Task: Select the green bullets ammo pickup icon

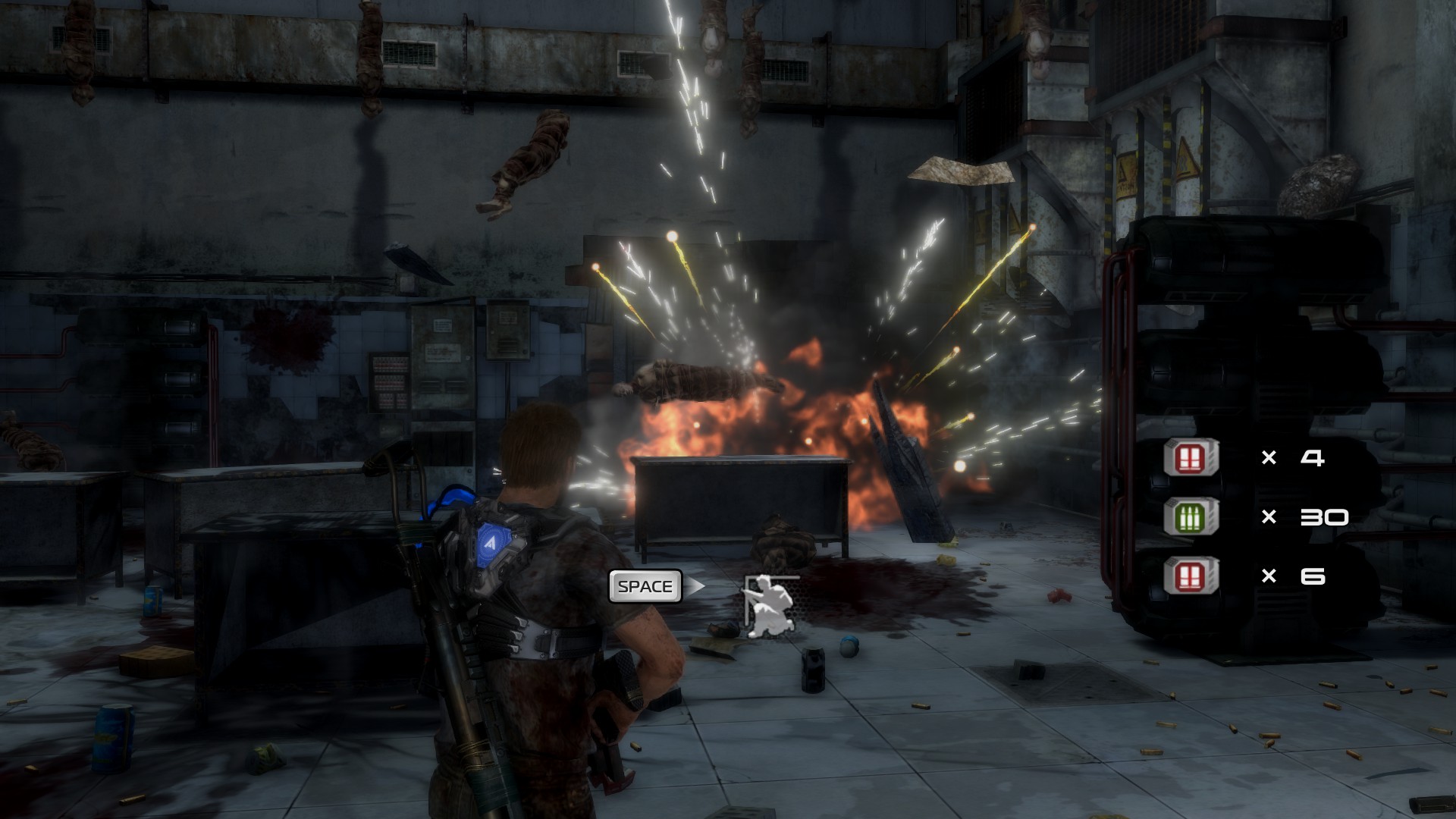Action: click(1191, 517)
